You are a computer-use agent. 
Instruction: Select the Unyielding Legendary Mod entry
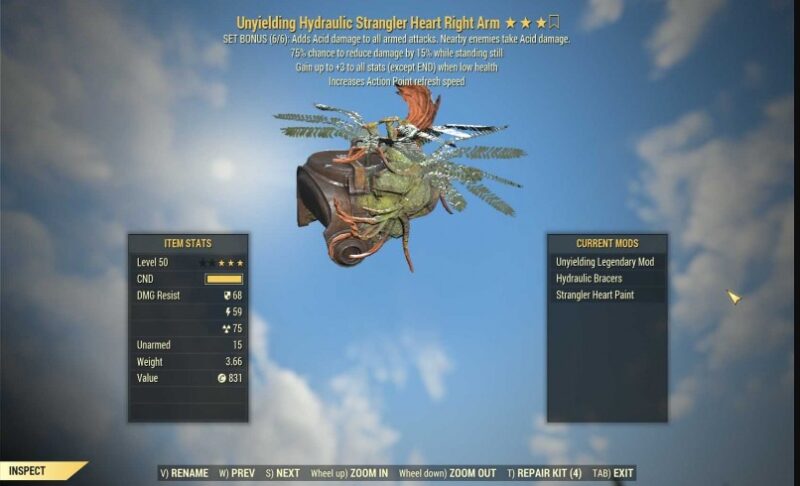point(605,262)
